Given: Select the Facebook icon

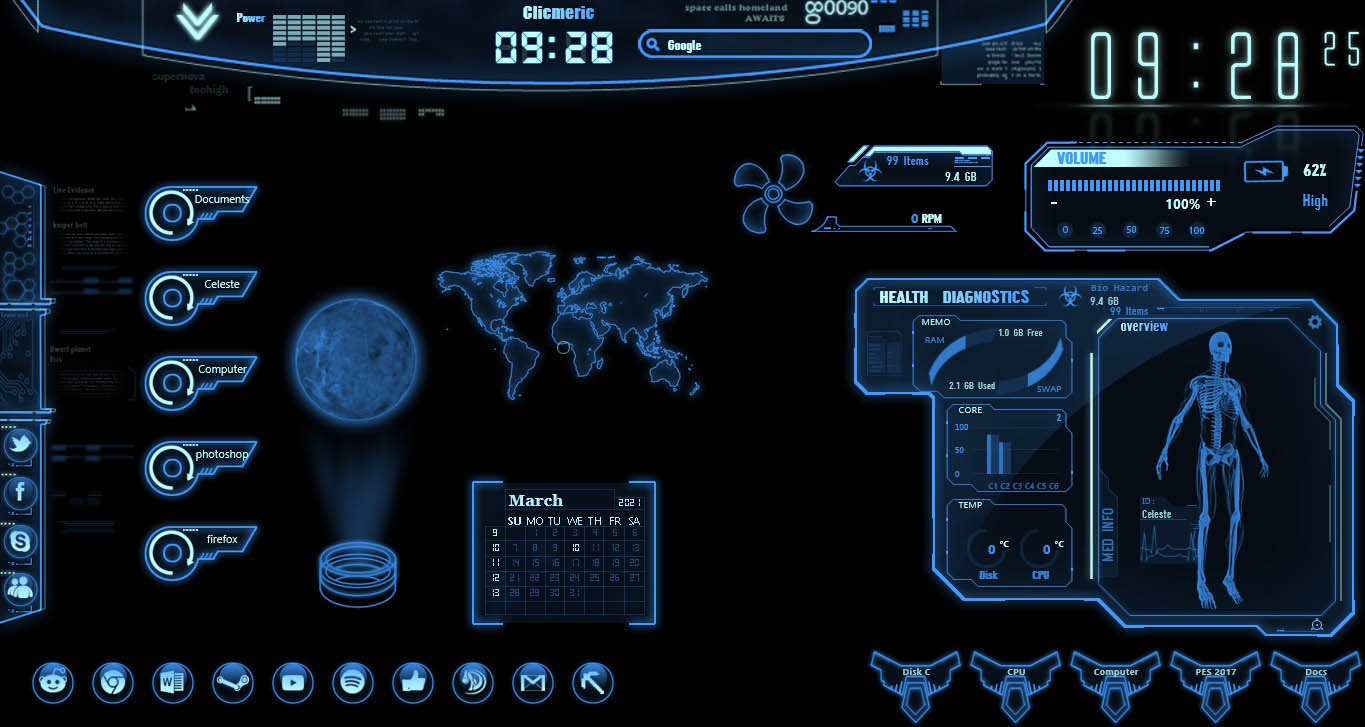Looking at the screenshot, I should 20,493.
